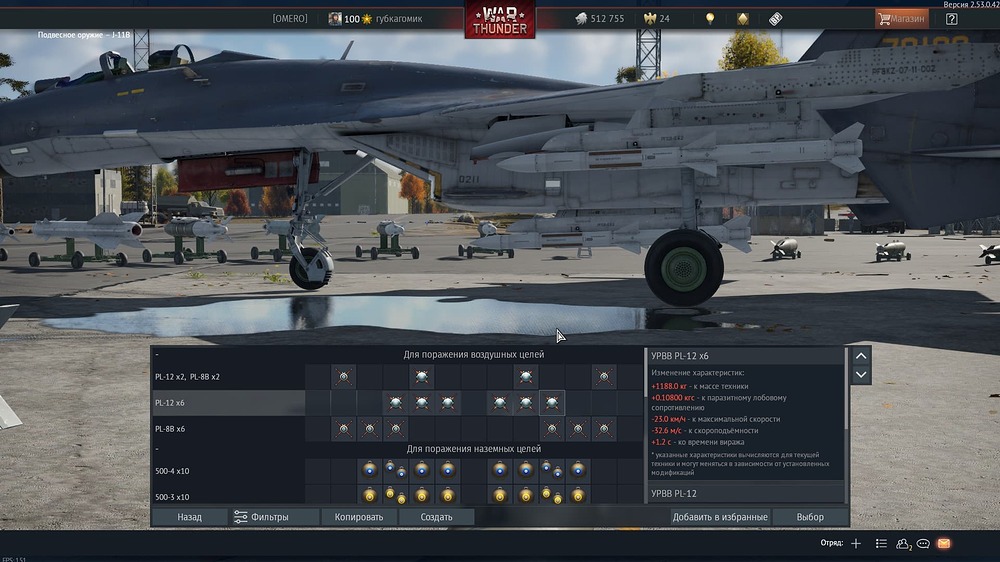Open help via the question mark button
This screenshot has width=1000, height=562.
tap(951, 18)
